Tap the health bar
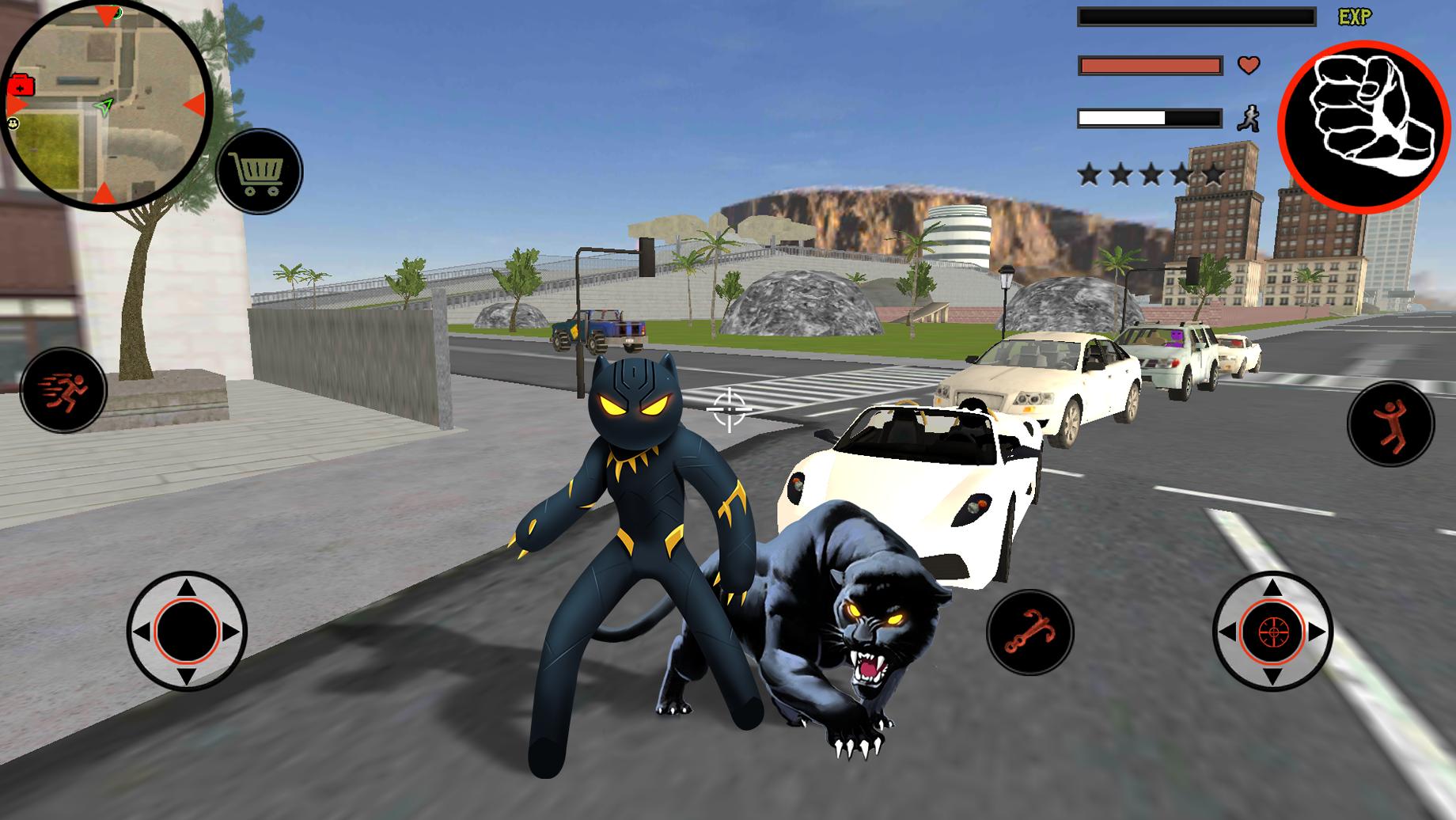 point(1149,65)
